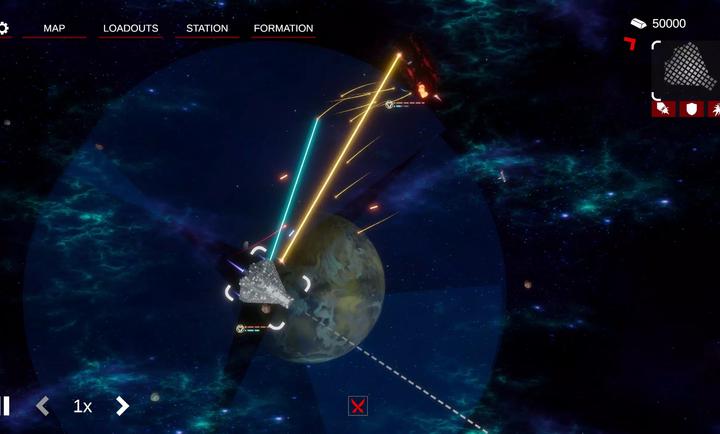Activate the missile attack ability icon

pos(663,109)
